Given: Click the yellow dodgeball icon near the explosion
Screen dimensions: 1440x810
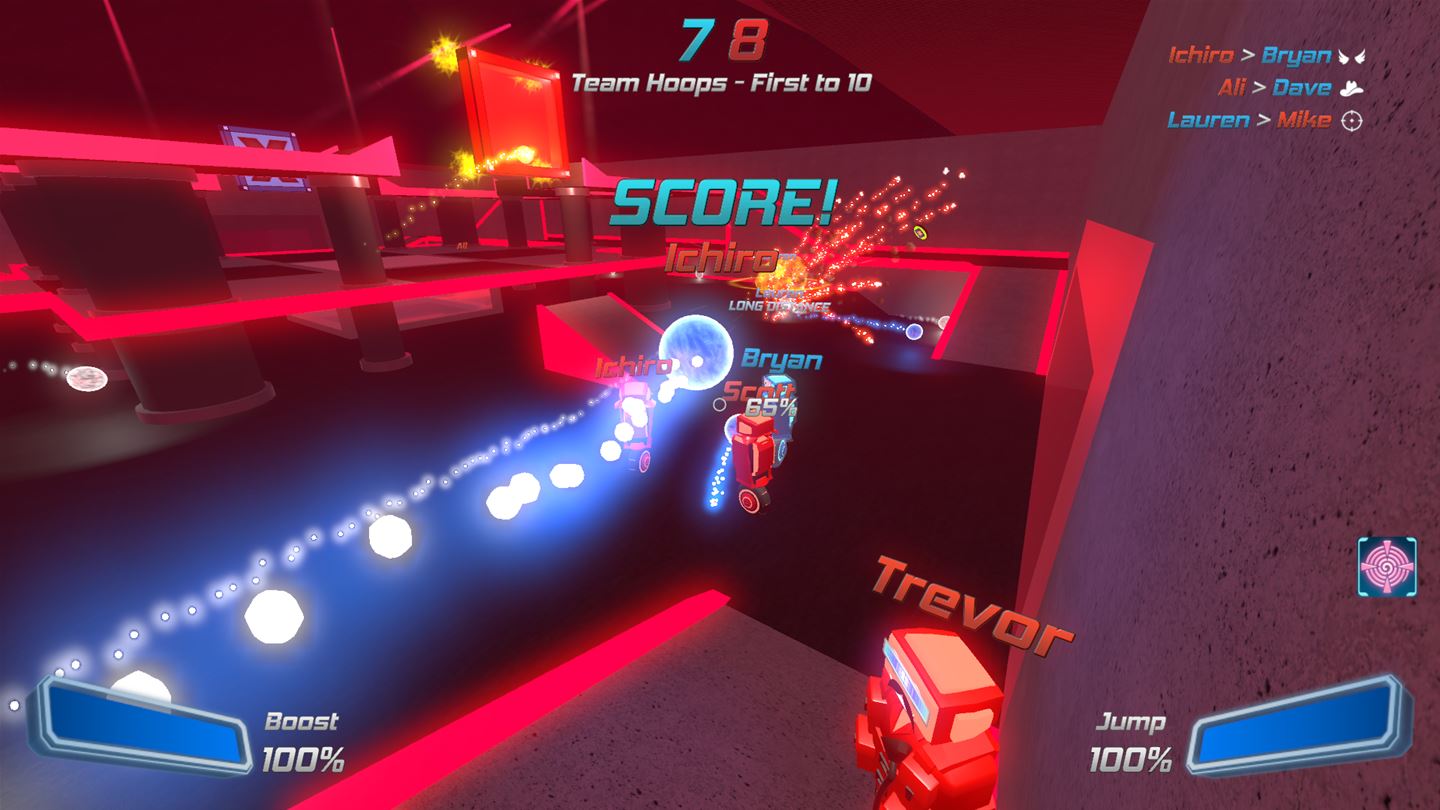Looking at the screenshot, I should (x=920, y=232).
